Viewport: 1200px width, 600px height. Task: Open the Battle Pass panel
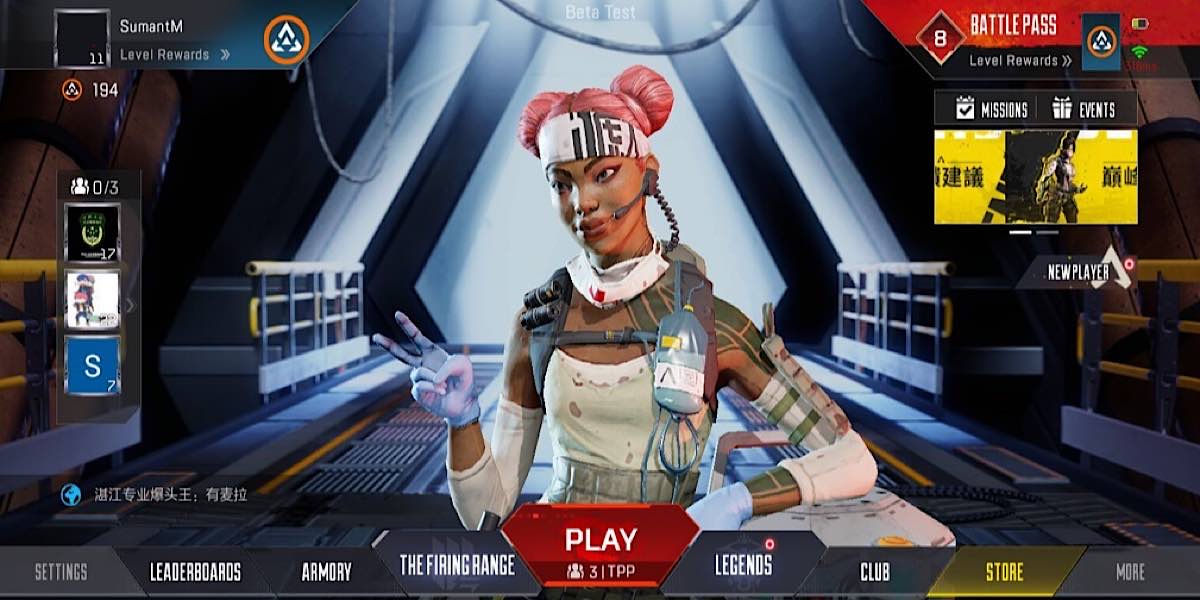tap(1012, 26)
